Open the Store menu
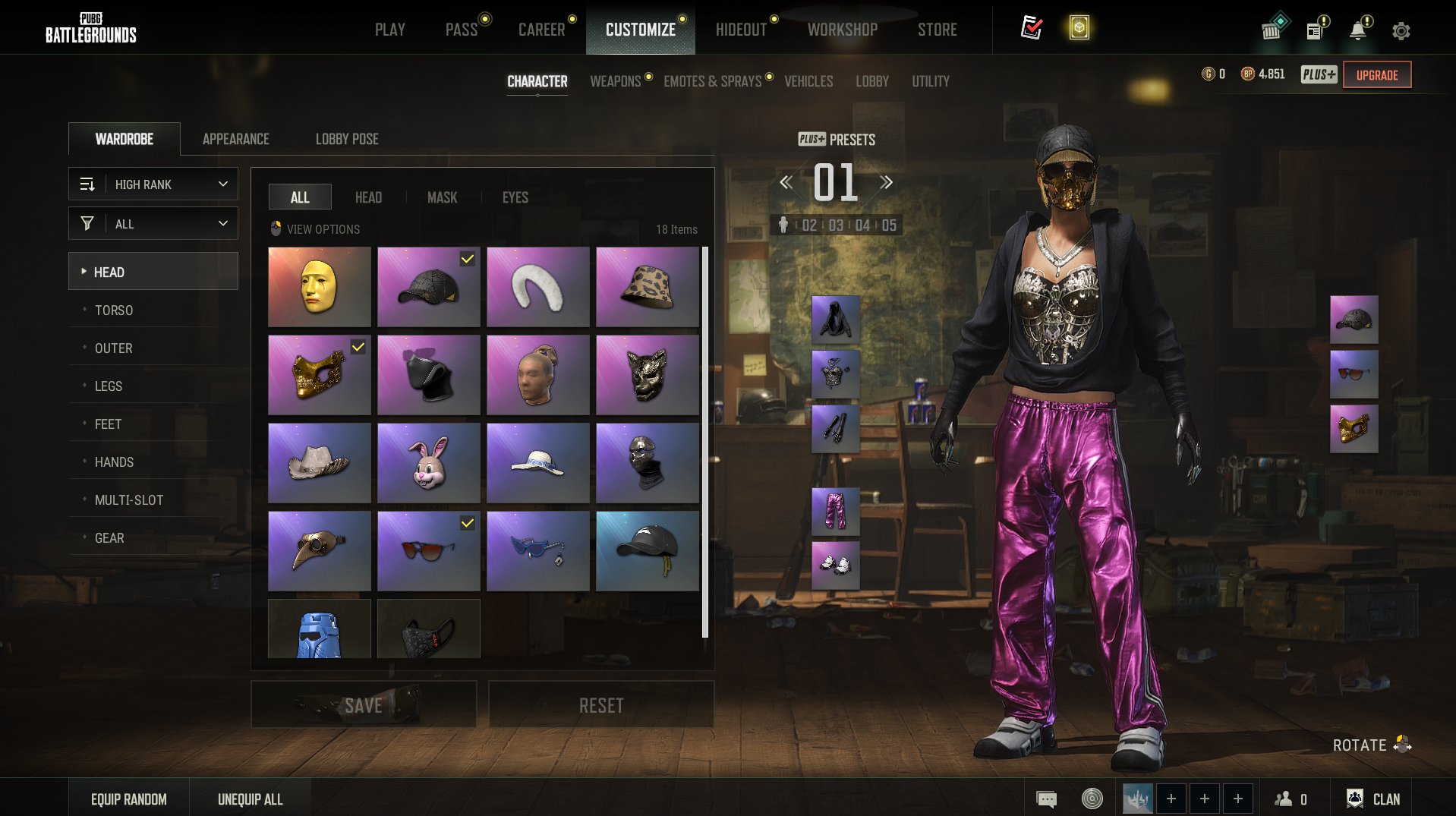Image resolution: width=1456 pixels, height=816 pixels. pos(937,30)
